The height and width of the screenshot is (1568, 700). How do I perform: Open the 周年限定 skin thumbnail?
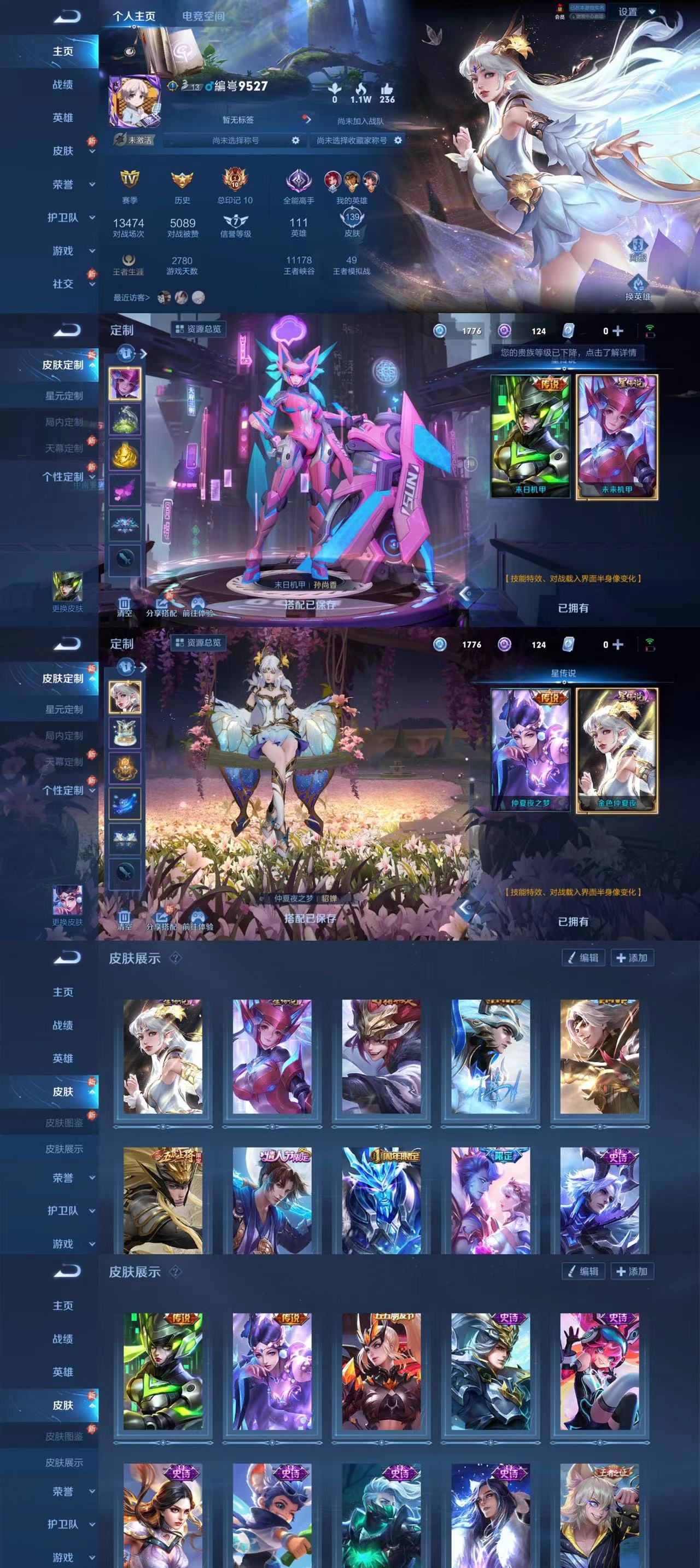(x=381, y=1200)
